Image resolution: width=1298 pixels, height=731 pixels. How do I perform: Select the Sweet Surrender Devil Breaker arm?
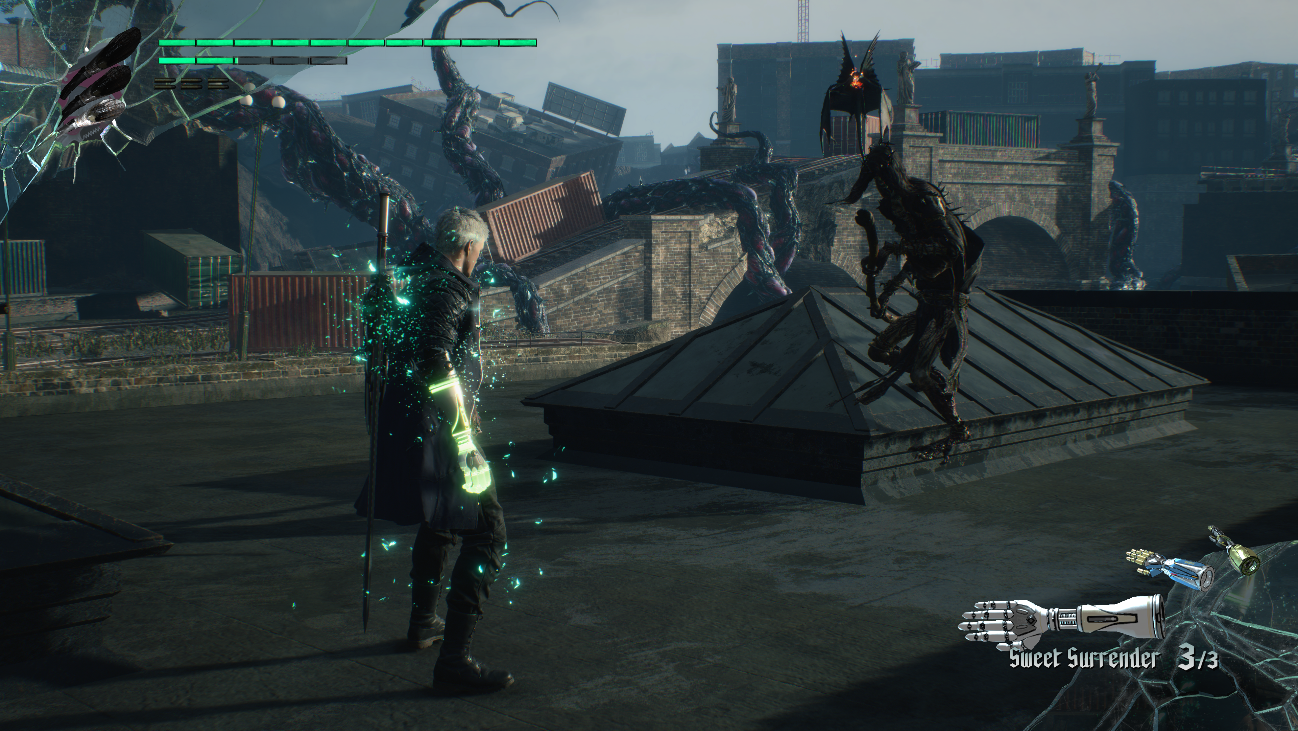(1062, 619)
